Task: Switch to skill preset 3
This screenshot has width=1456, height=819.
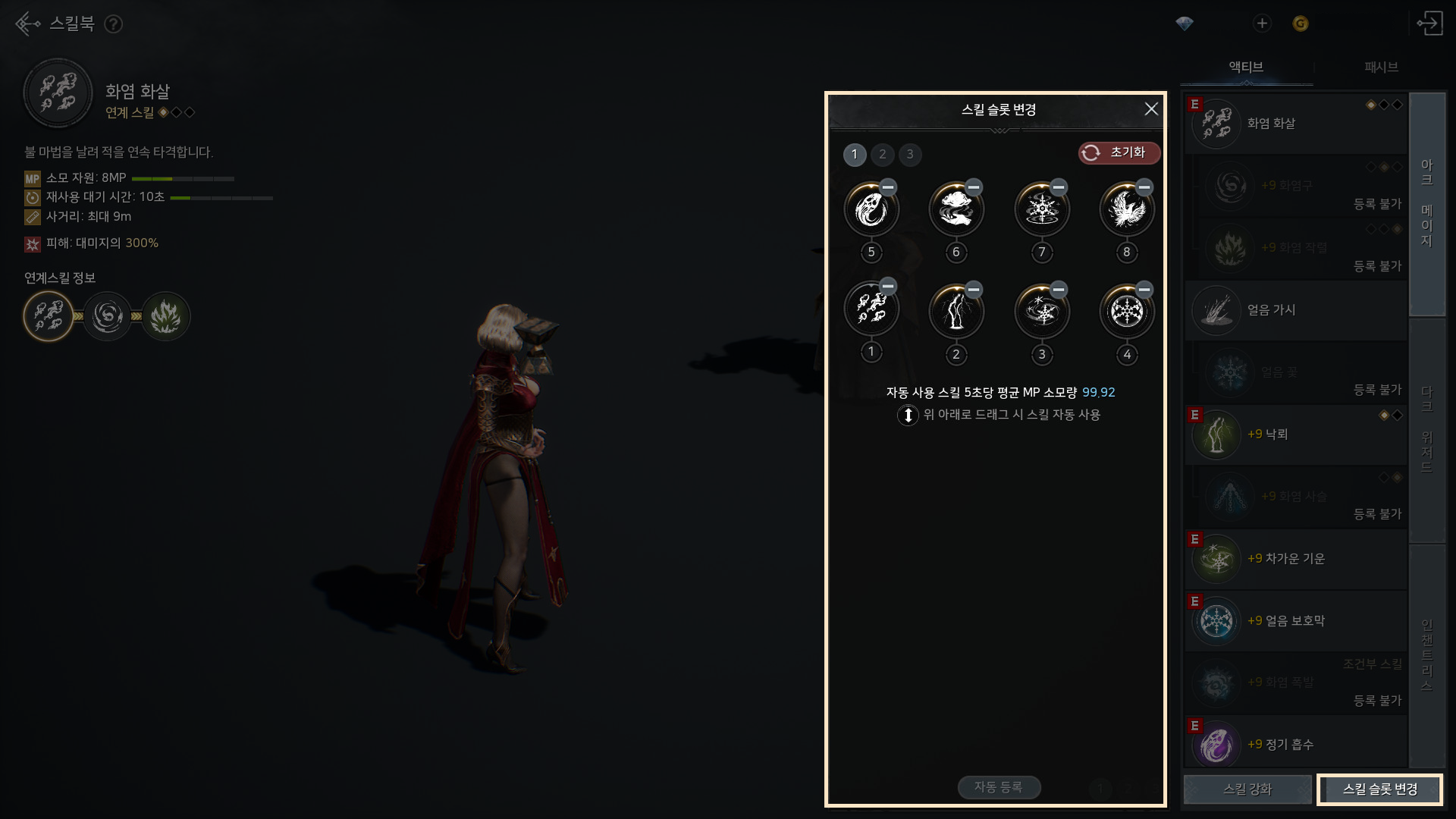Action: [x=910, y=154]
